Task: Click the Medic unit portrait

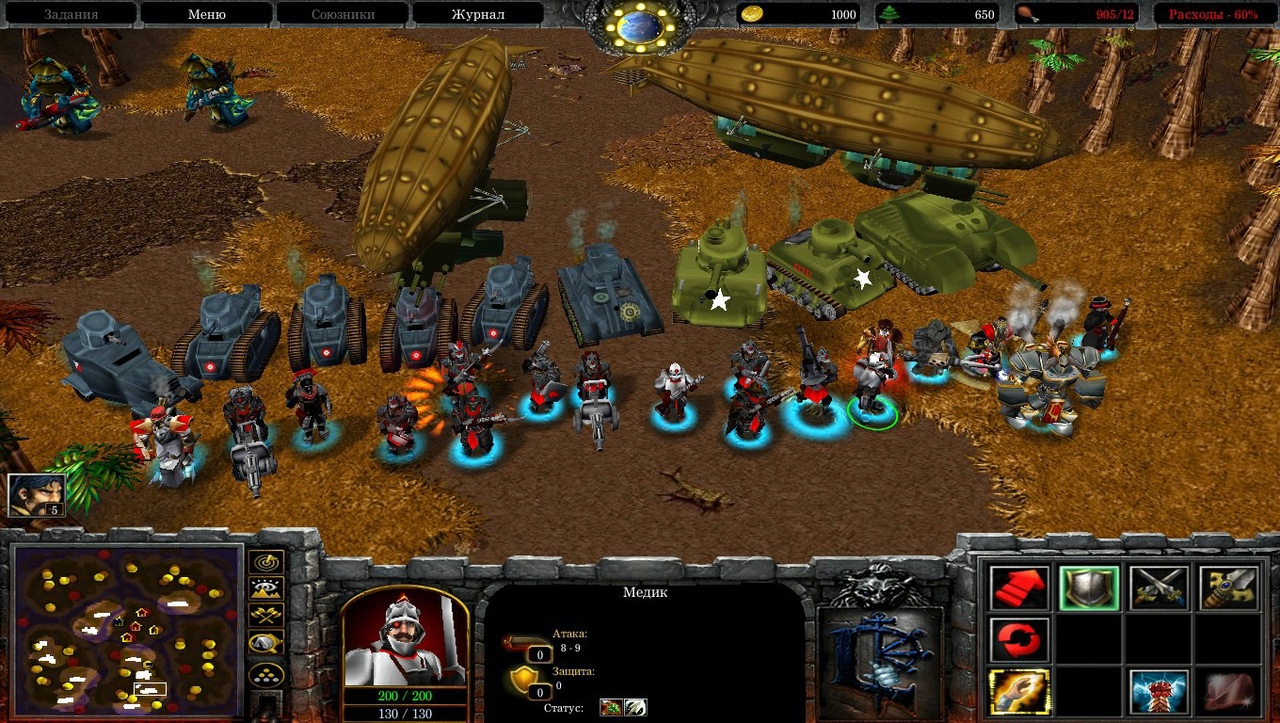Action: coord(404,637)
